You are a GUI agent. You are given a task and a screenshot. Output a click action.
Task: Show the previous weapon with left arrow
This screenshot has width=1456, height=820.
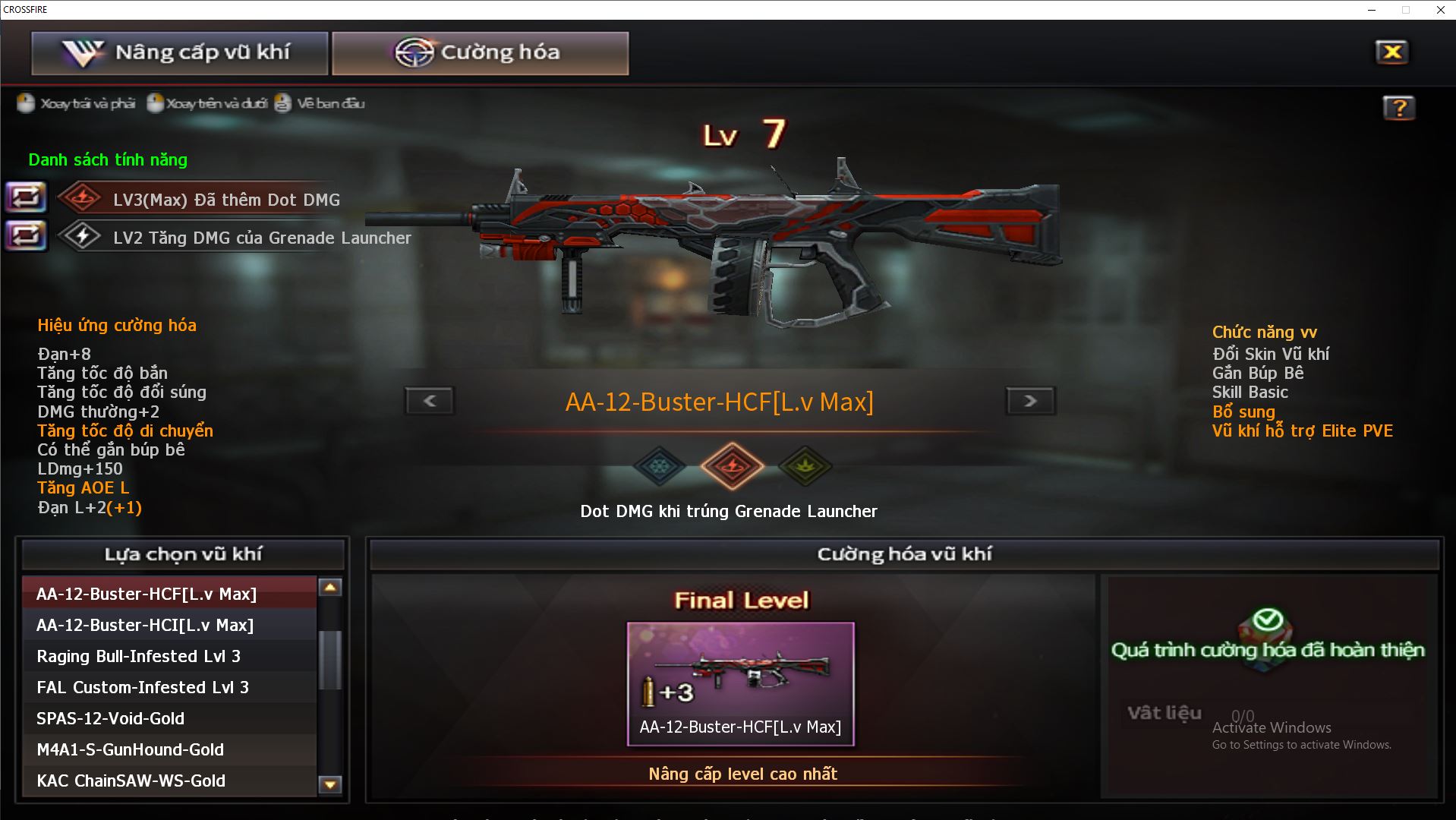point(430,401)
